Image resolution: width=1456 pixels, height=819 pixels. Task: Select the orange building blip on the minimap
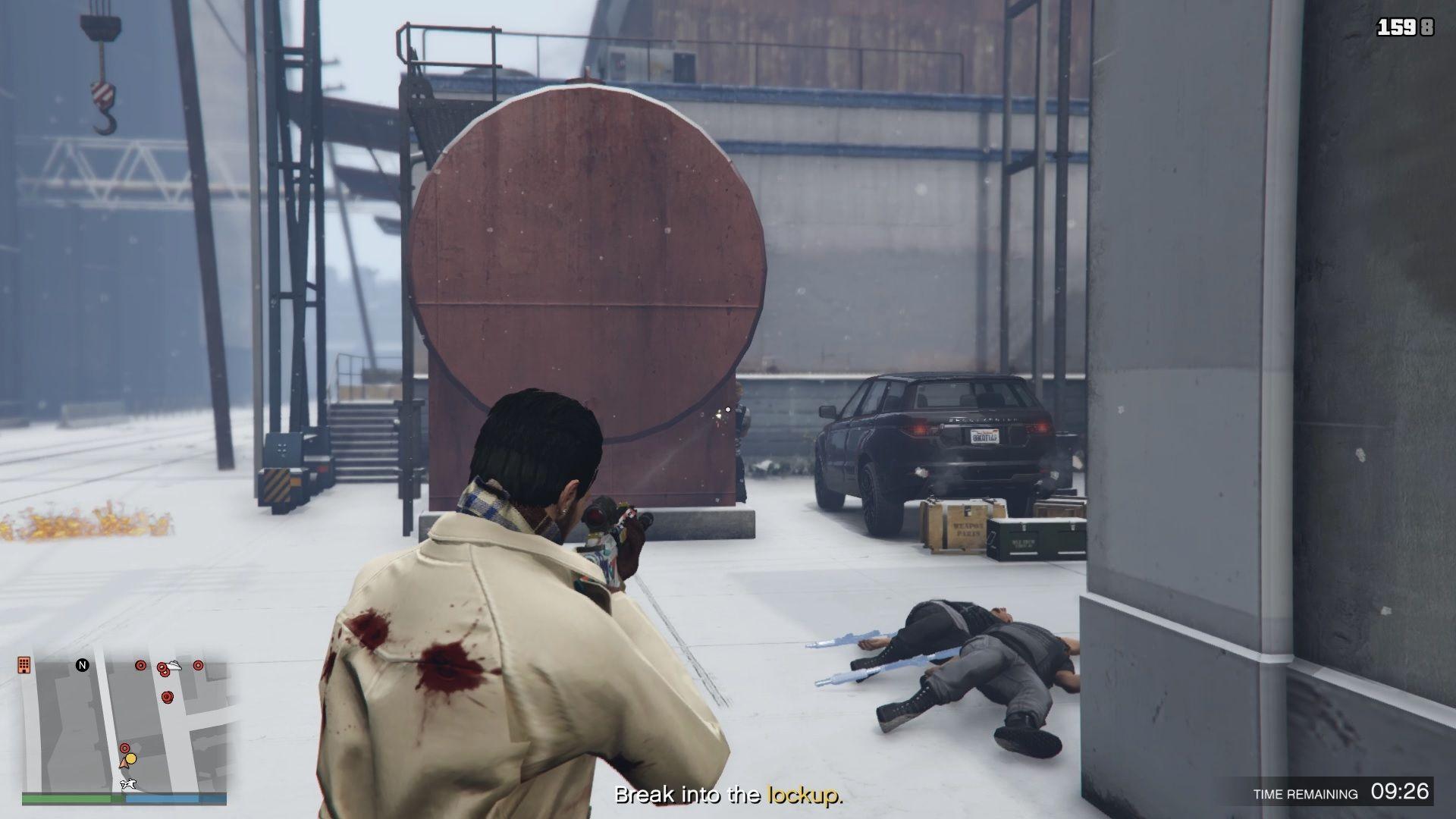pyautogui.click(x=24, y=665)
